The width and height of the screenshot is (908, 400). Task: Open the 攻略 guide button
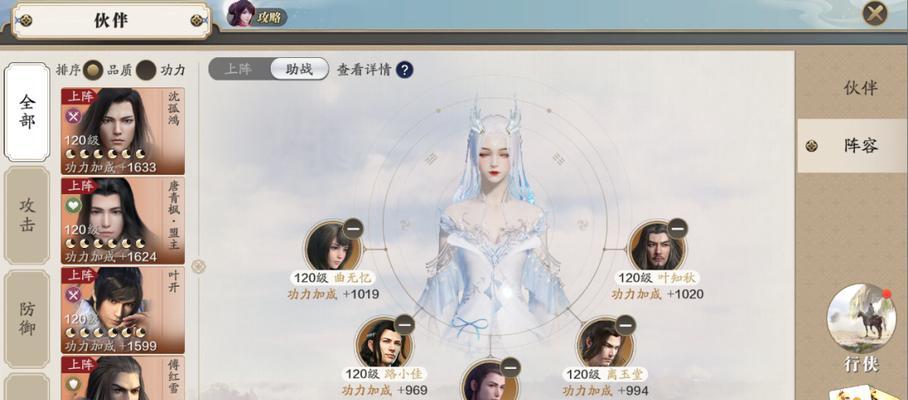(257, 15)
